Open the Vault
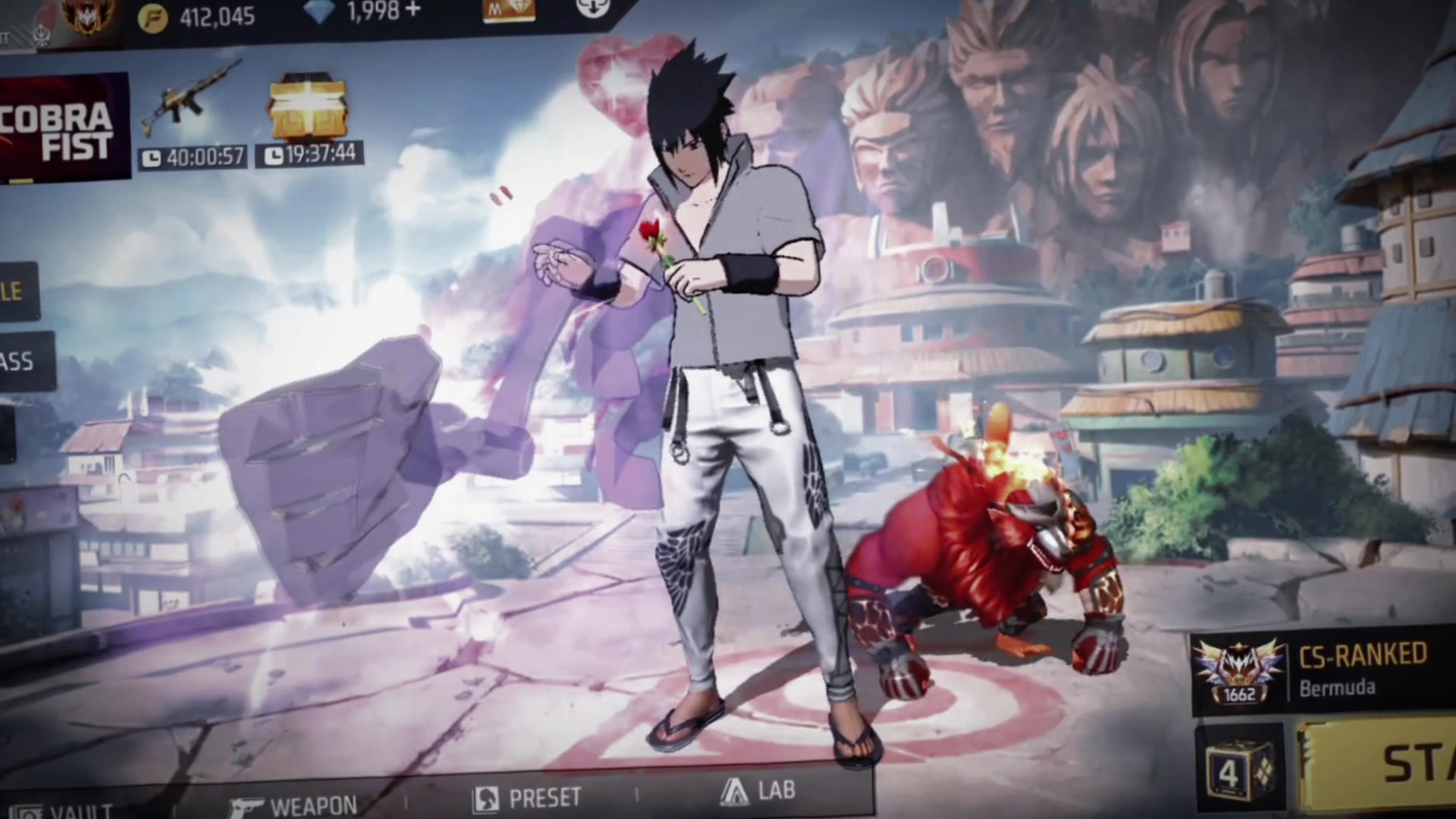The height and width of the screenshot is (819, 1456). click(x=61, y=811)
